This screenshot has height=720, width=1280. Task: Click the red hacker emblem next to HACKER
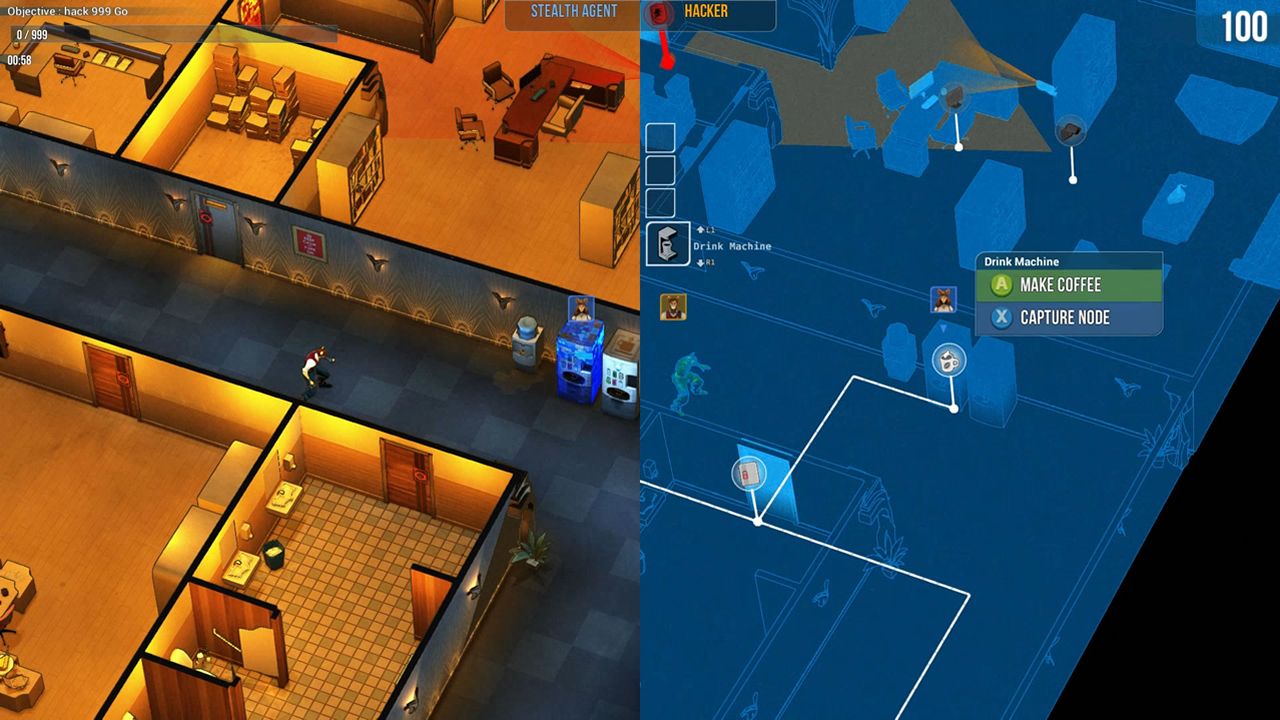[657, 14]
